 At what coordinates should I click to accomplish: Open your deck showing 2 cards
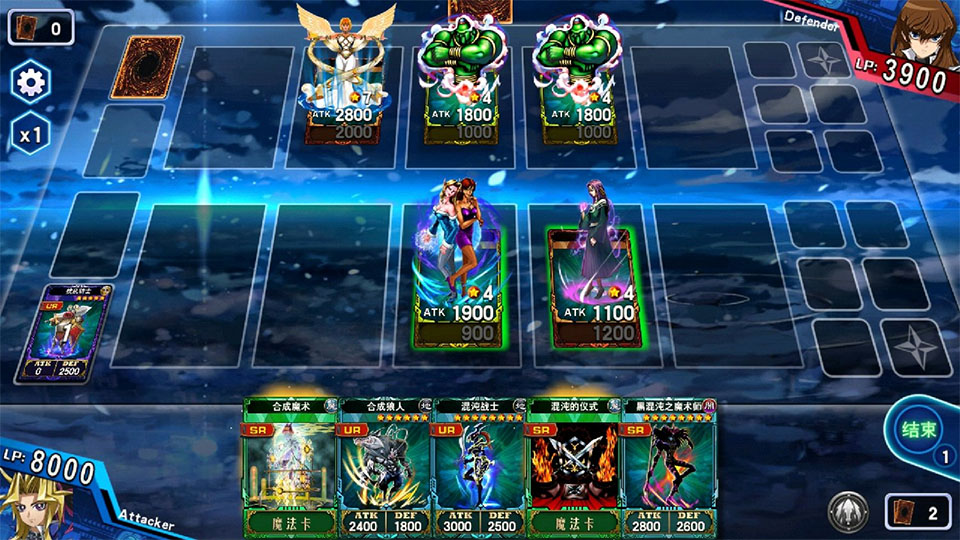click(x=917, y=513)
